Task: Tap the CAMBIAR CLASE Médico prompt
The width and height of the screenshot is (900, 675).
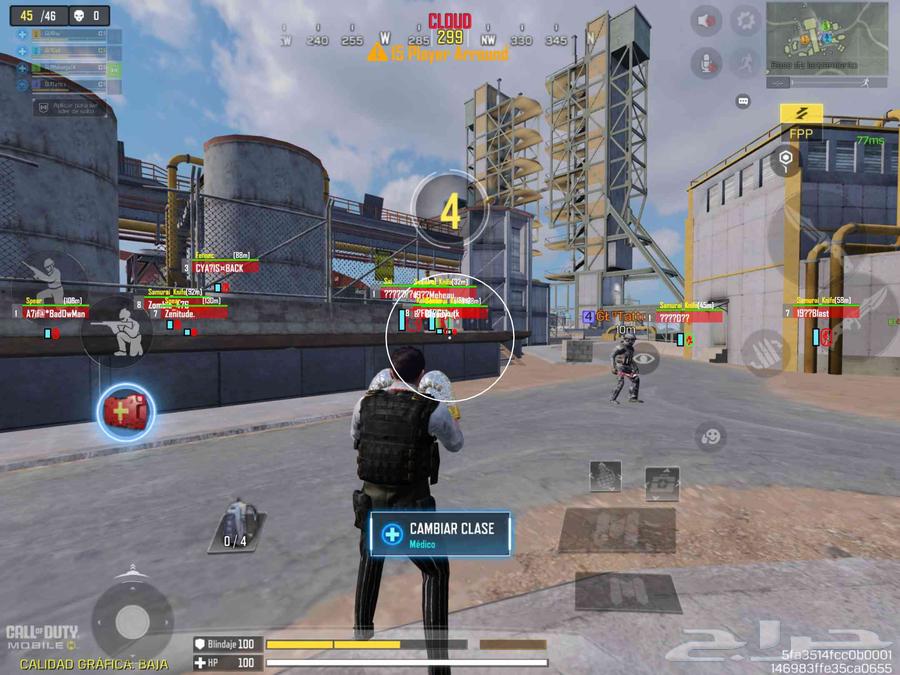Action: 440,534
